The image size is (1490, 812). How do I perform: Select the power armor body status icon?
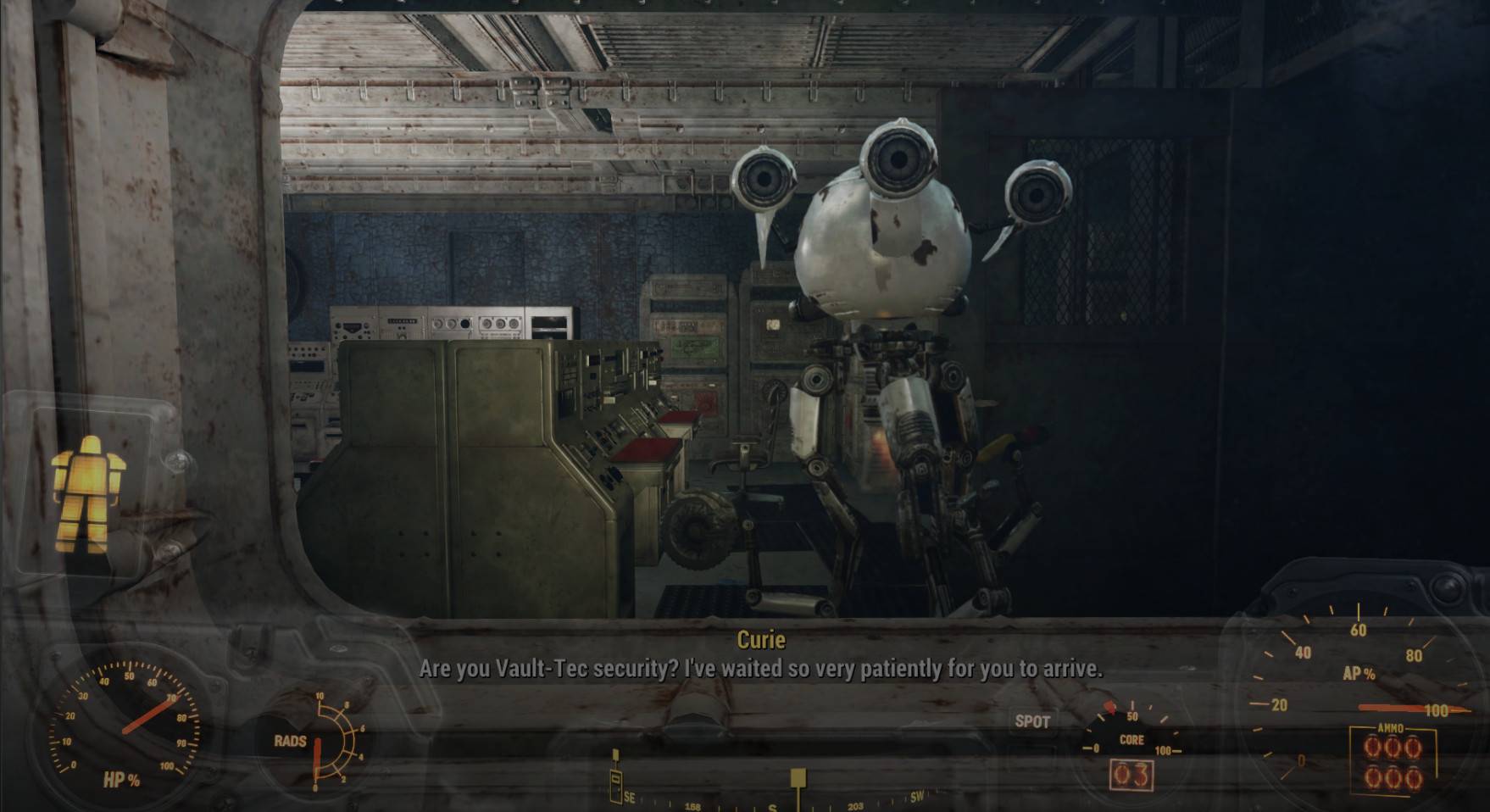point(90,487)
